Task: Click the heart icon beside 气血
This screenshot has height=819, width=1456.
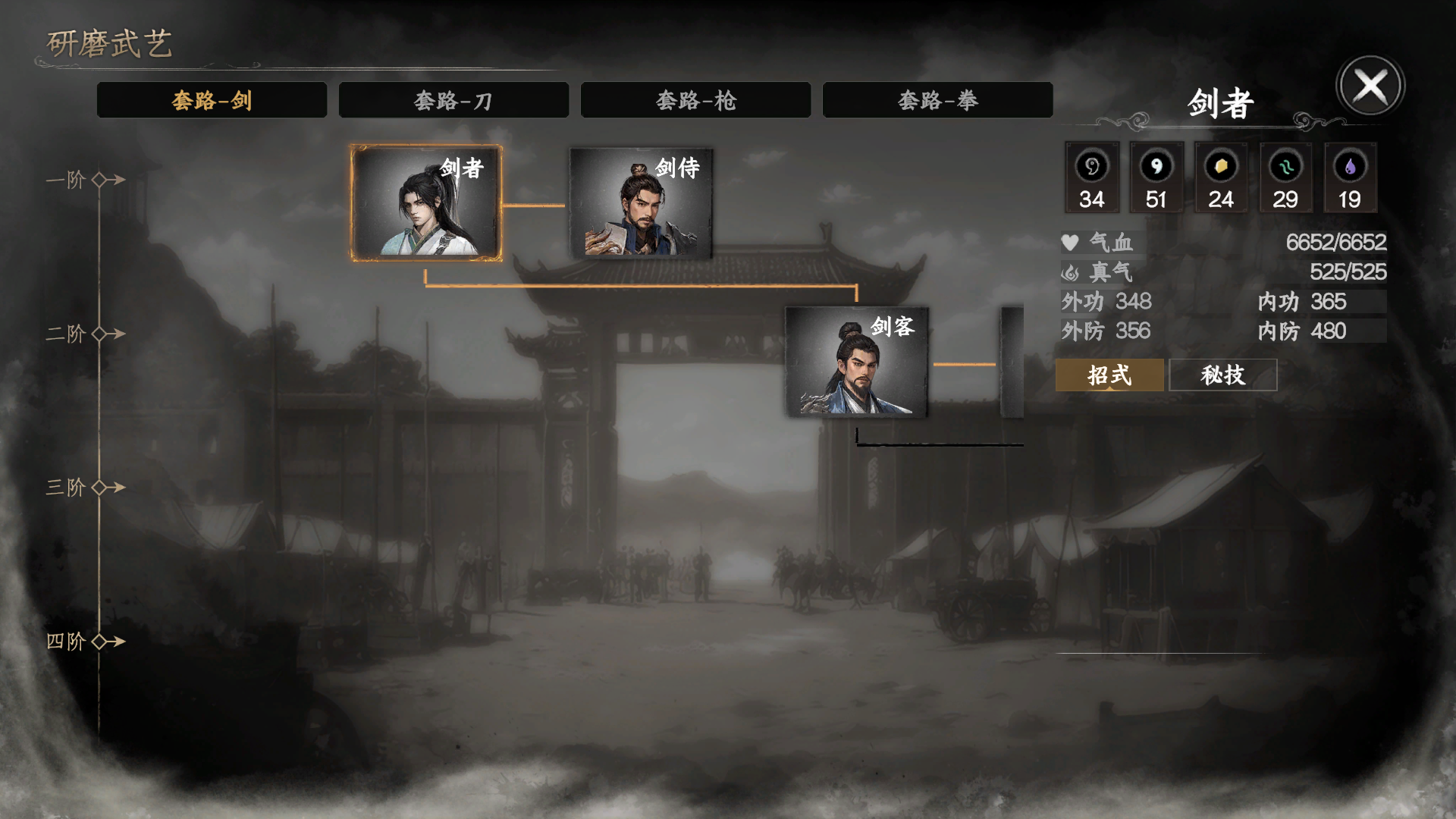Action: click(1069, 243)
